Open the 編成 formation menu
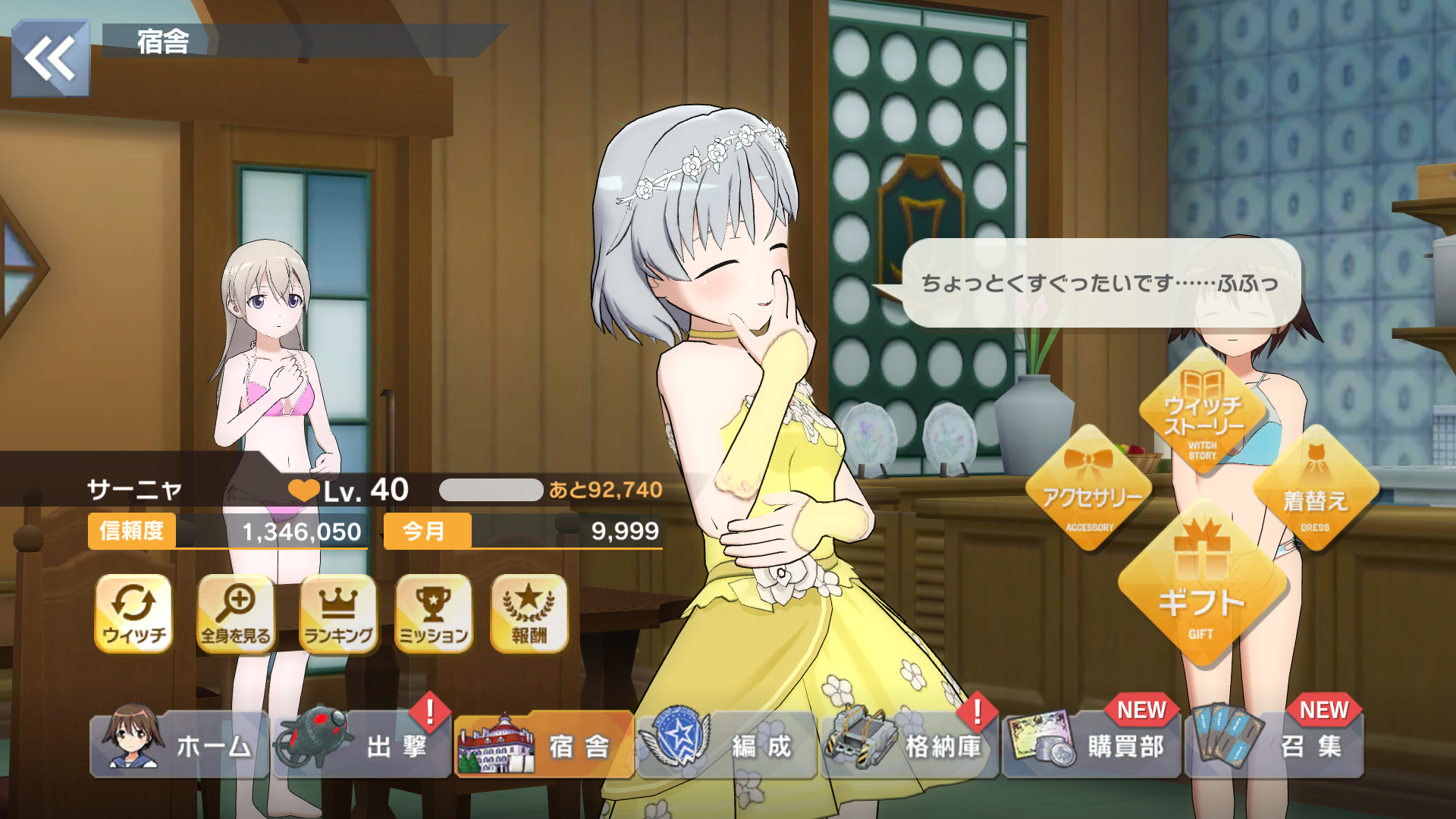This screenshot has height=819, width=1456. point(726,745)
